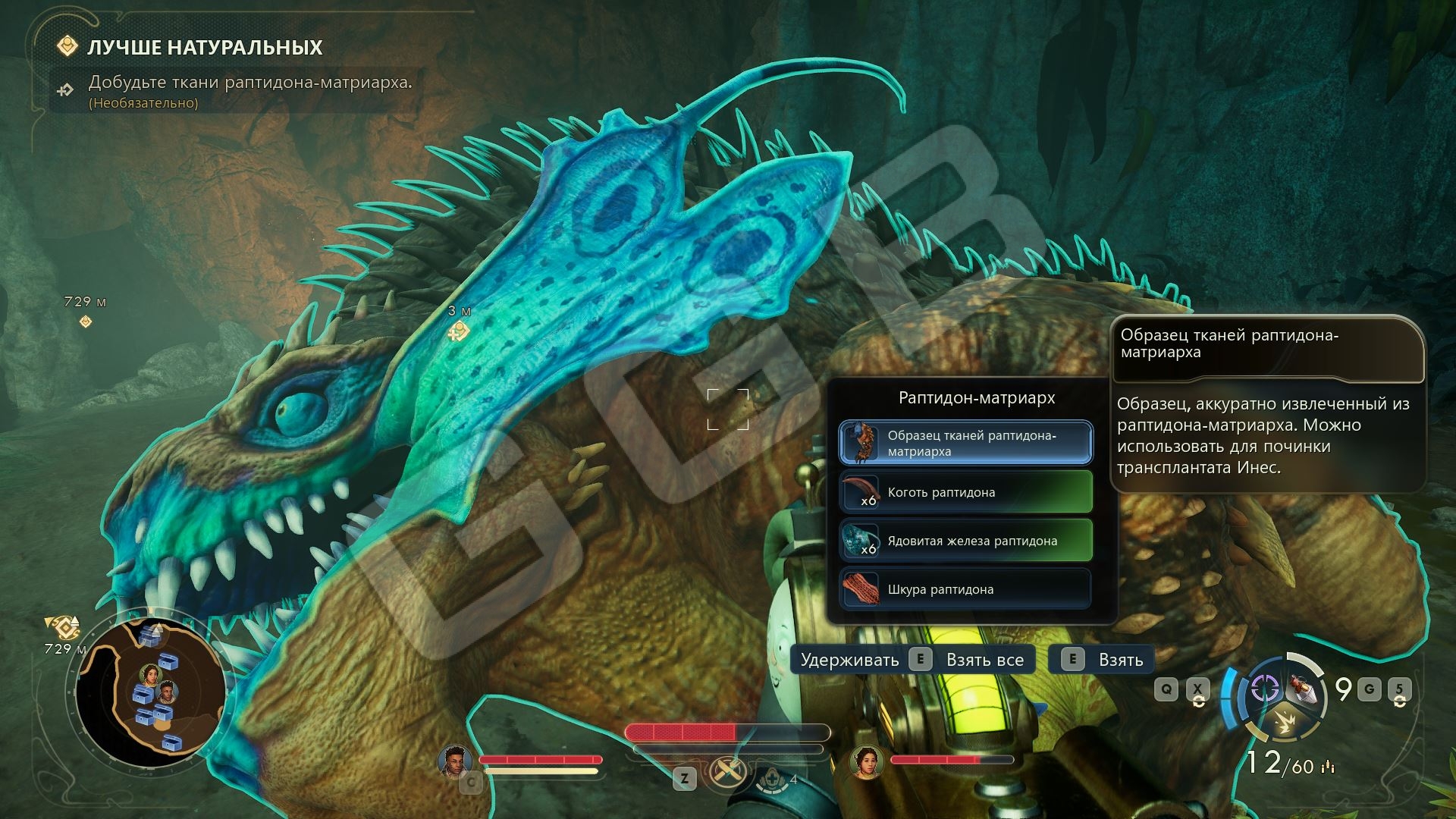Select the purple crosshair weapon icon
Image resolution: width=1456 pixels, height=819 pixels.
click(x=1263, y=689)
